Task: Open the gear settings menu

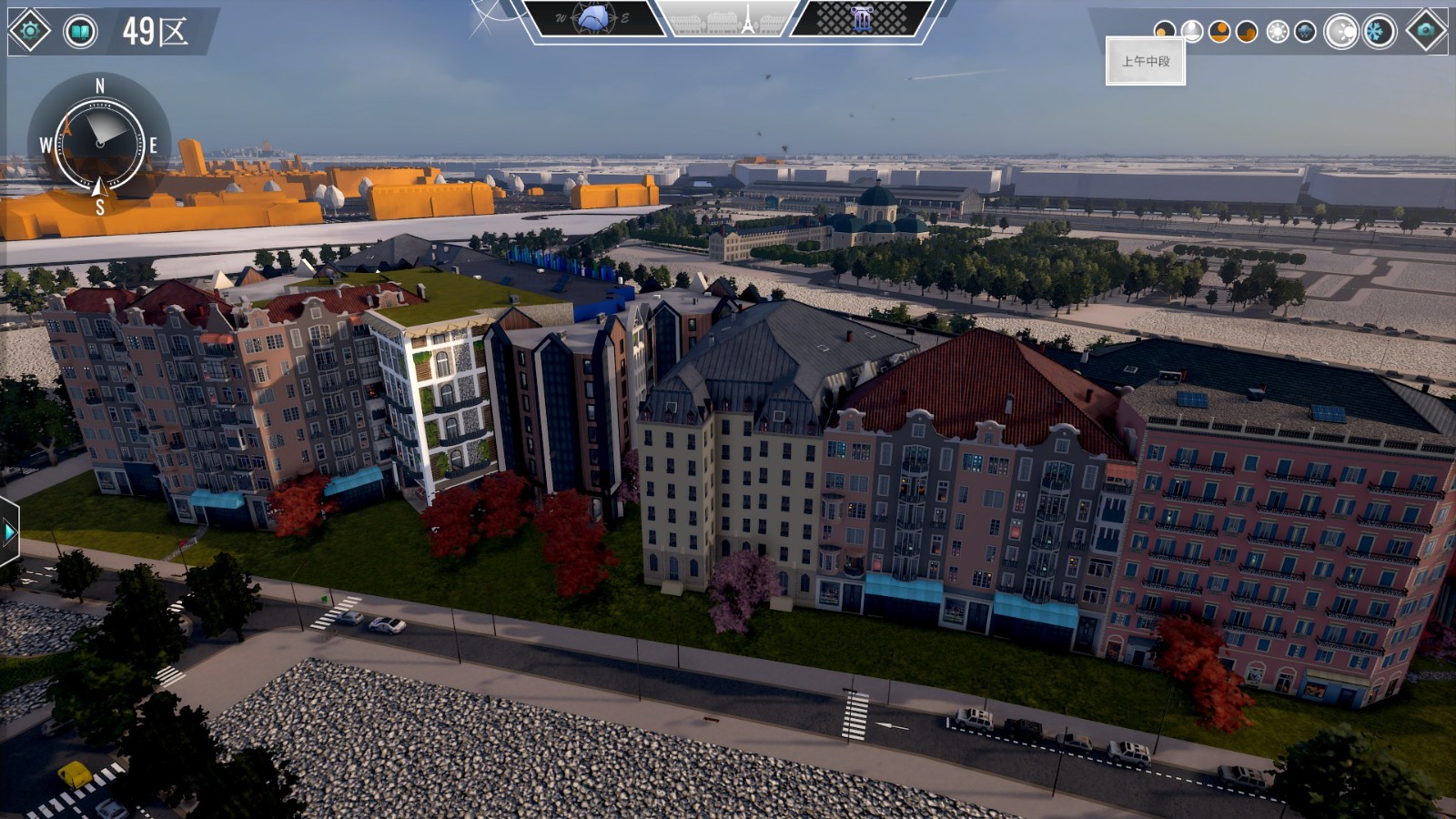Action: (29, 31)
